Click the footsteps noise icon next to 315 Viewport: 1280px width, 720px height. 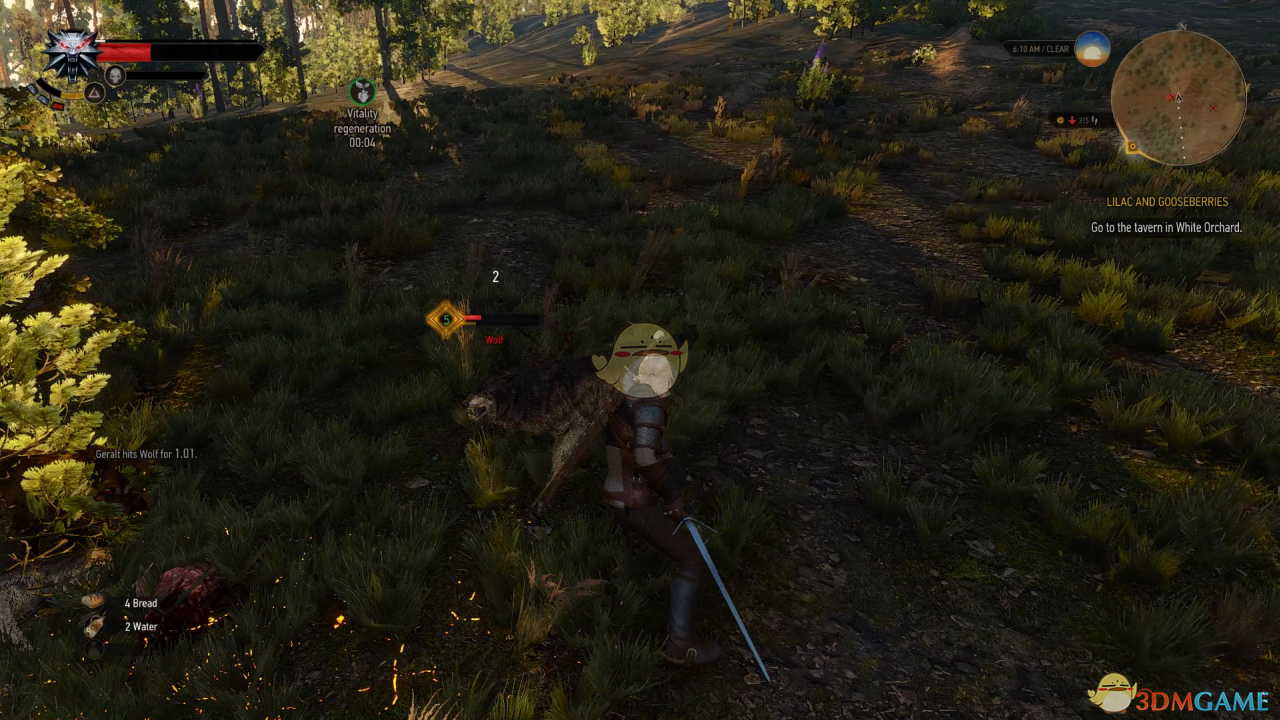click(x=1096, y=120)
